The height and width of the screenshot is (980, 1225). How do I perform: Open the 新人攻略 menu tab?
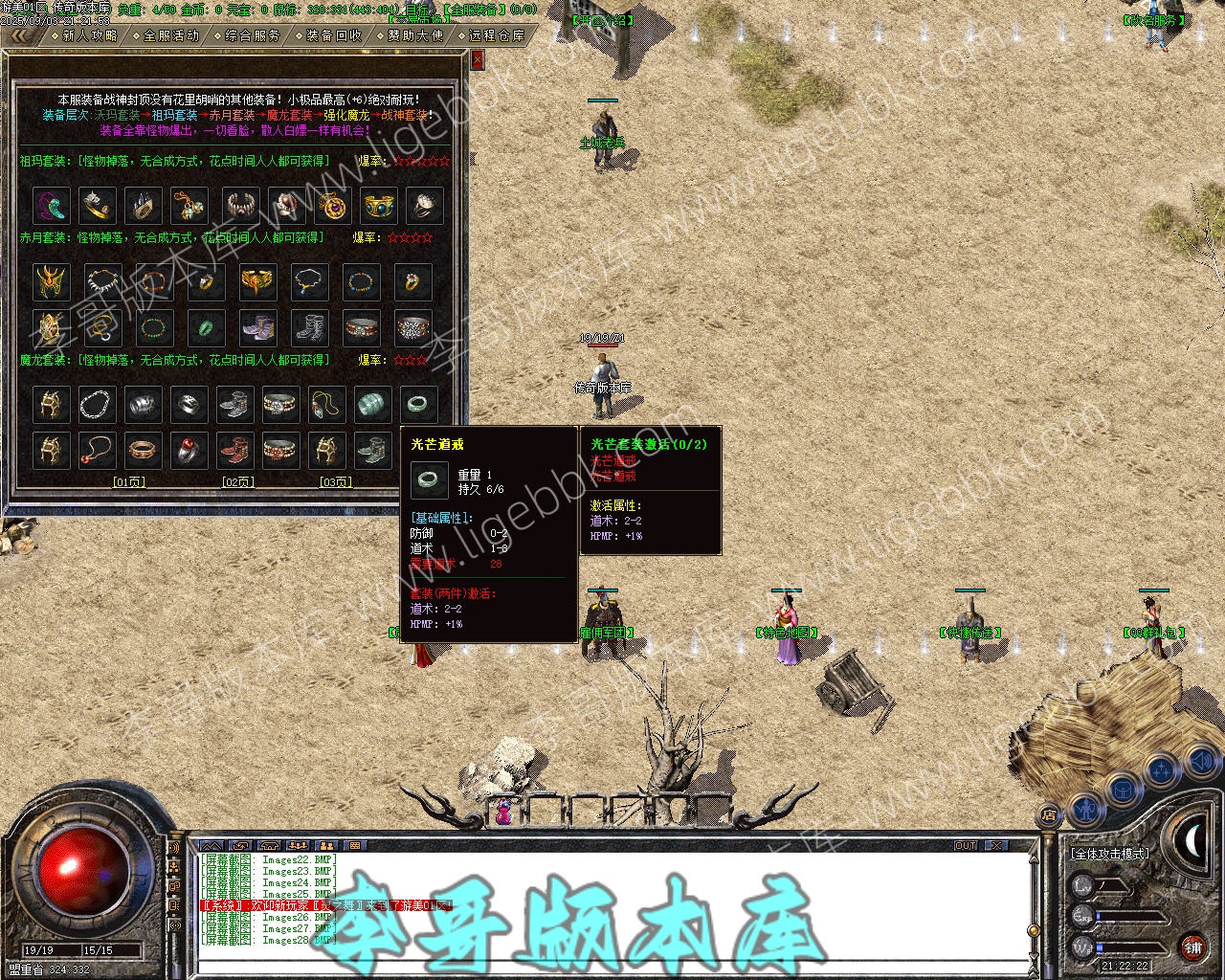pyautogui.click(x=90, y=35)
